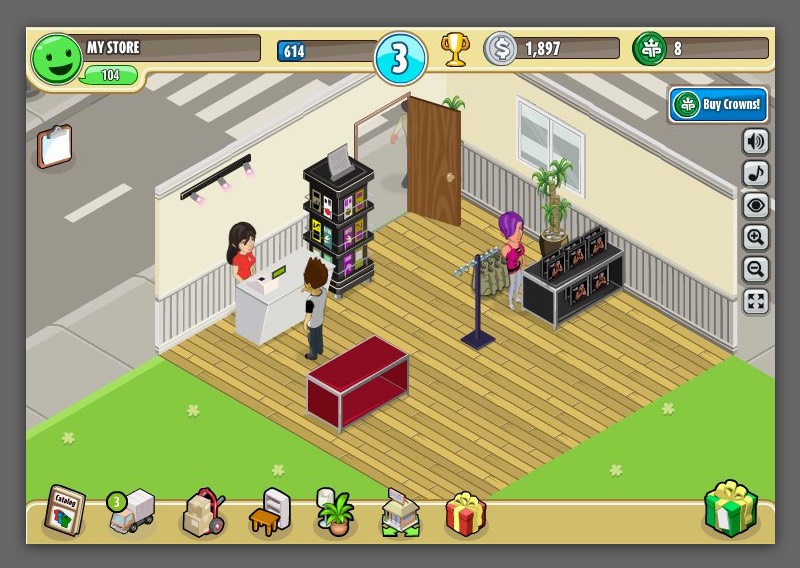Toggle the music note button
800x568 pixels.
pos(756,174)
